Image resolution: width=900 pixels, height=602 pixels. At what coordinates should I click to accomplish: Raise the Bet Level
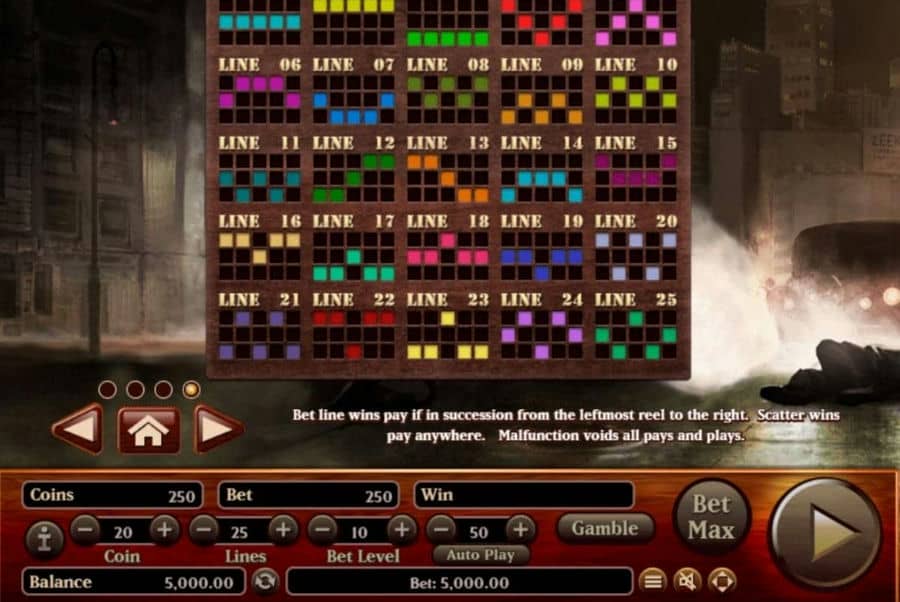[401, 529]
